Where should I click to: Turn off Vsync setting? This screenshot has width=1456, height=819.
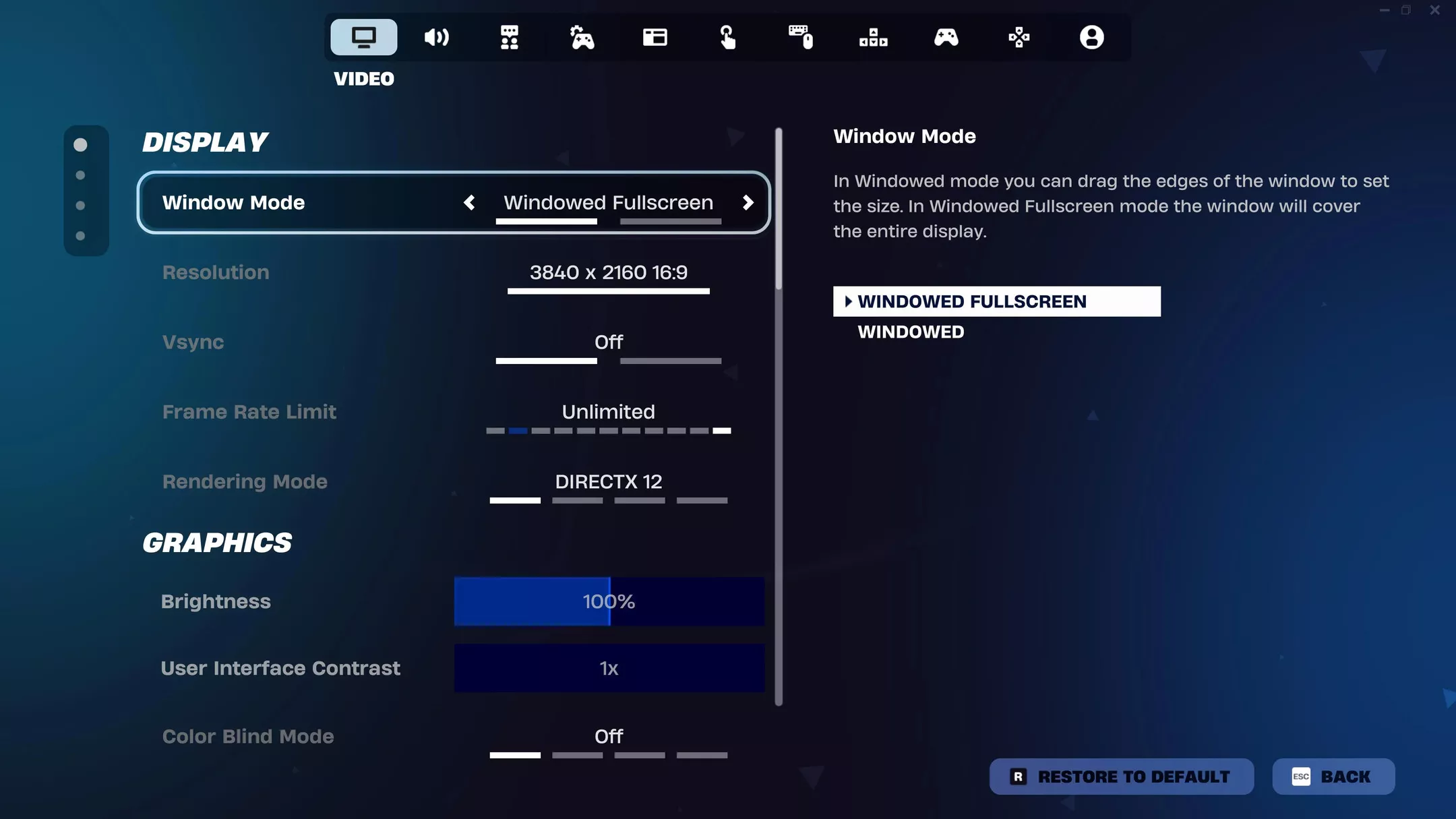click(607, 342)
